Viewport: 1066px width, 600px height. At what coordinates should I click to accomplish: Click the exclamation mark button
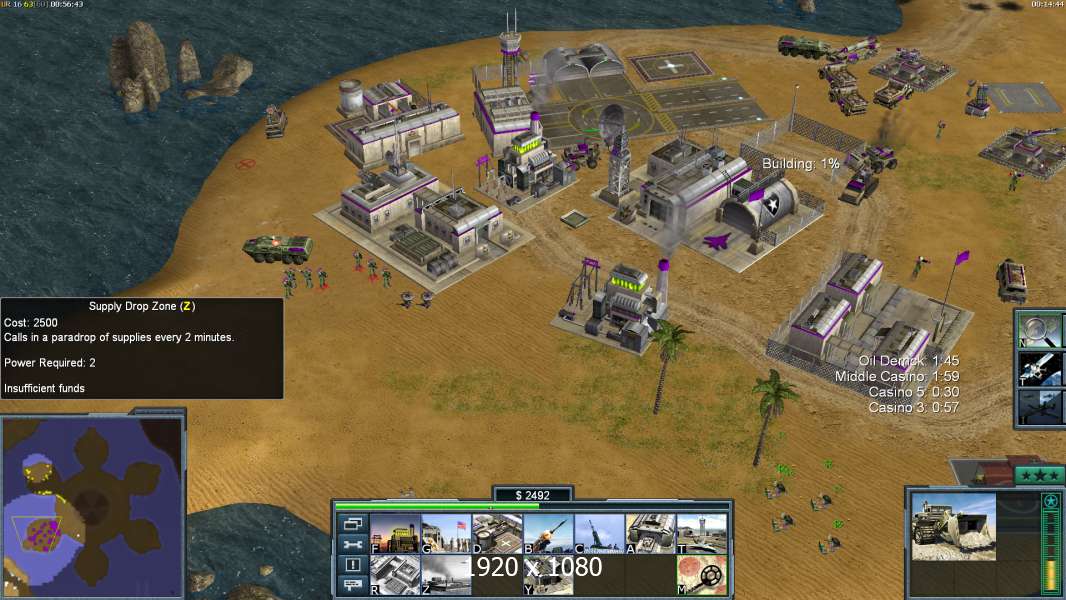tap(352, 565)
